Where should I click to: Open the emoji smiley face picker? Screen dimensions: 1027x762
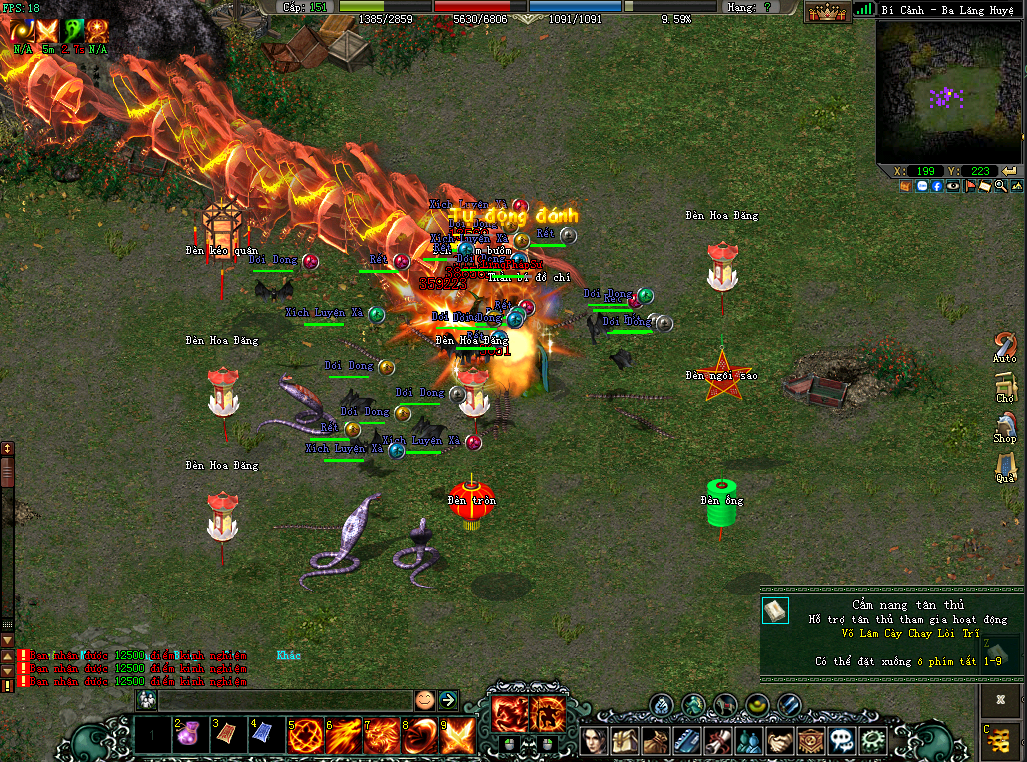425,700
